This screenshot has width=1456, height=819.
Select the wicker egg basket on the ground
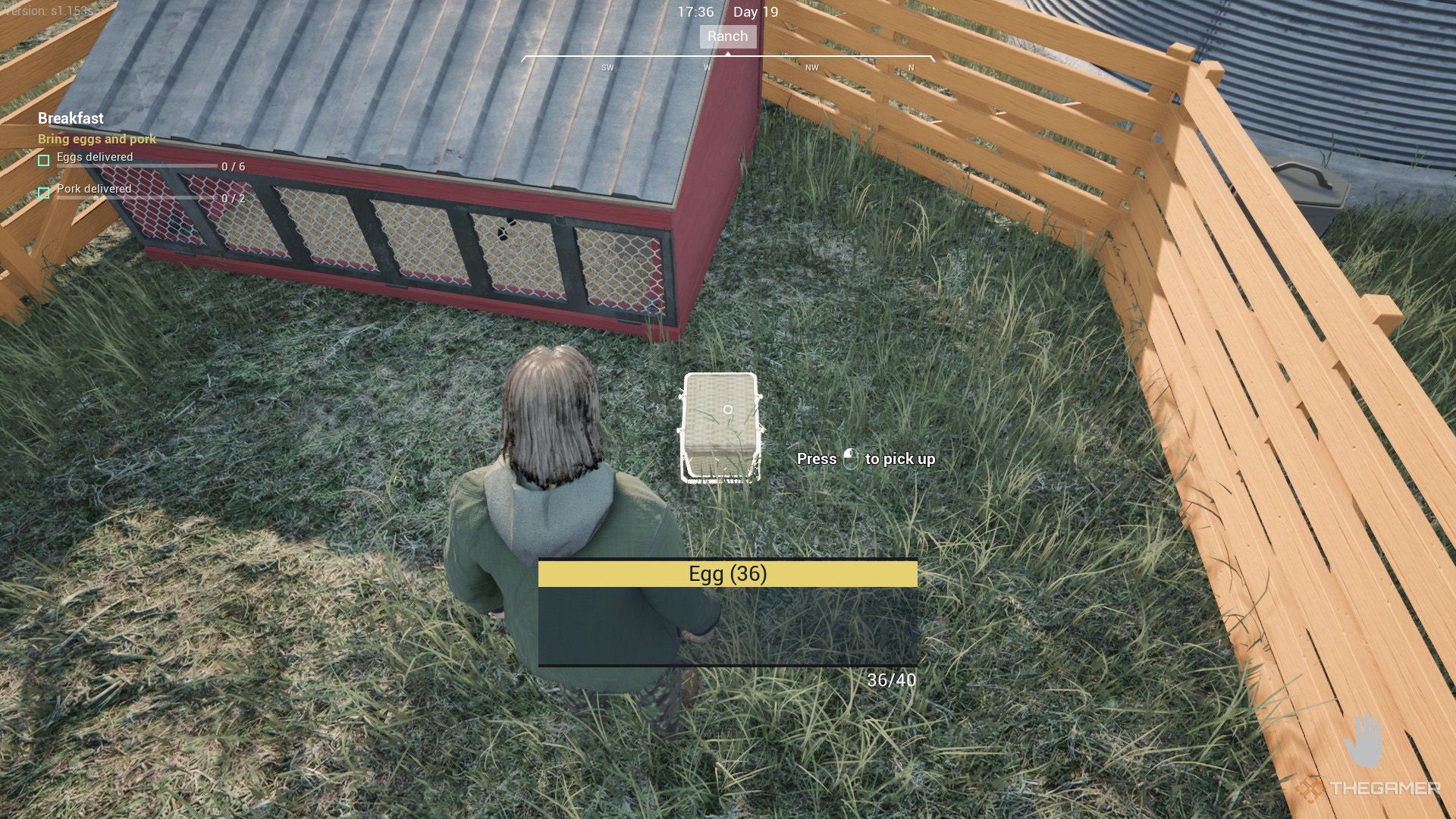720,425
